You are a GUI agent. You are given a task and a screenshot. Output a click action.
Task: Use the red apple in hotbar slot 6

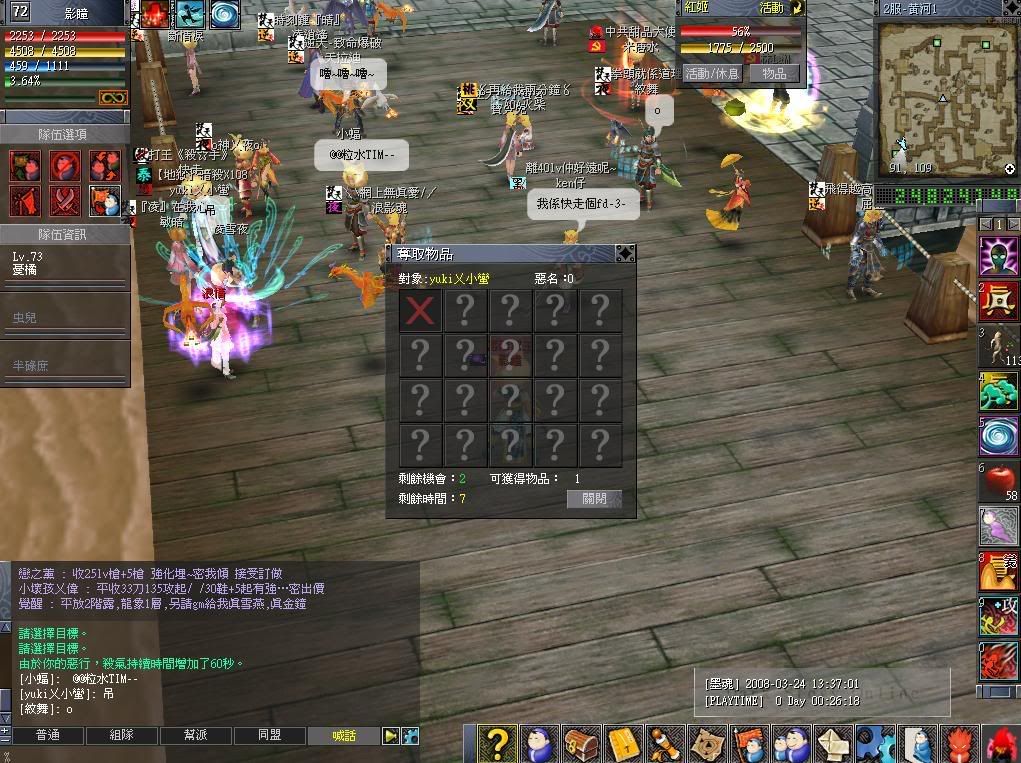998,482
